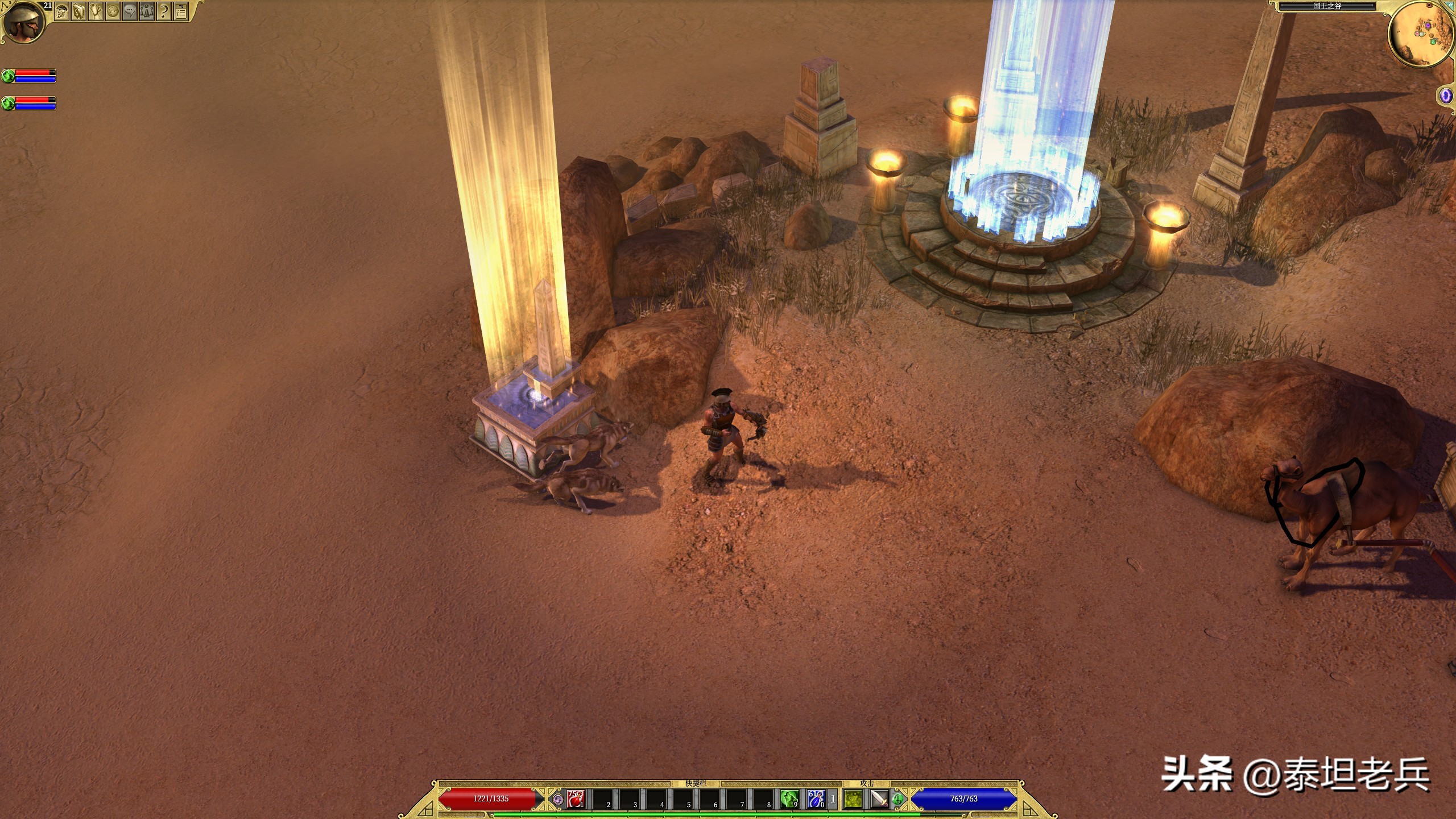
Task: Open the character sheet helmet icon
Action: click(x=62, y=11)
